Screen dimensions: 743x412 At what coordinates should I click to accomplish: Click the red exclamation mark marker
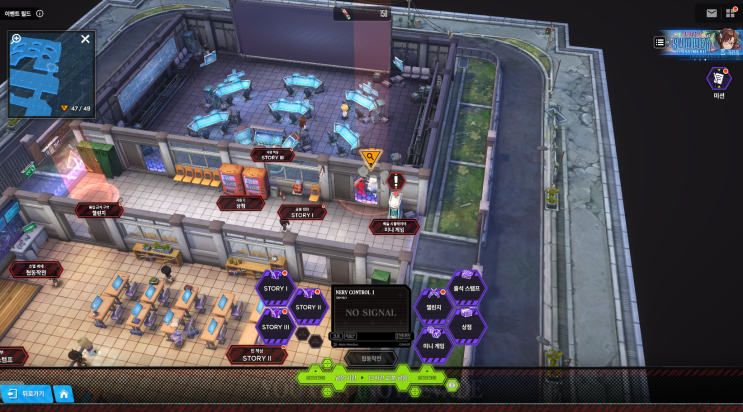coord(397,181)
